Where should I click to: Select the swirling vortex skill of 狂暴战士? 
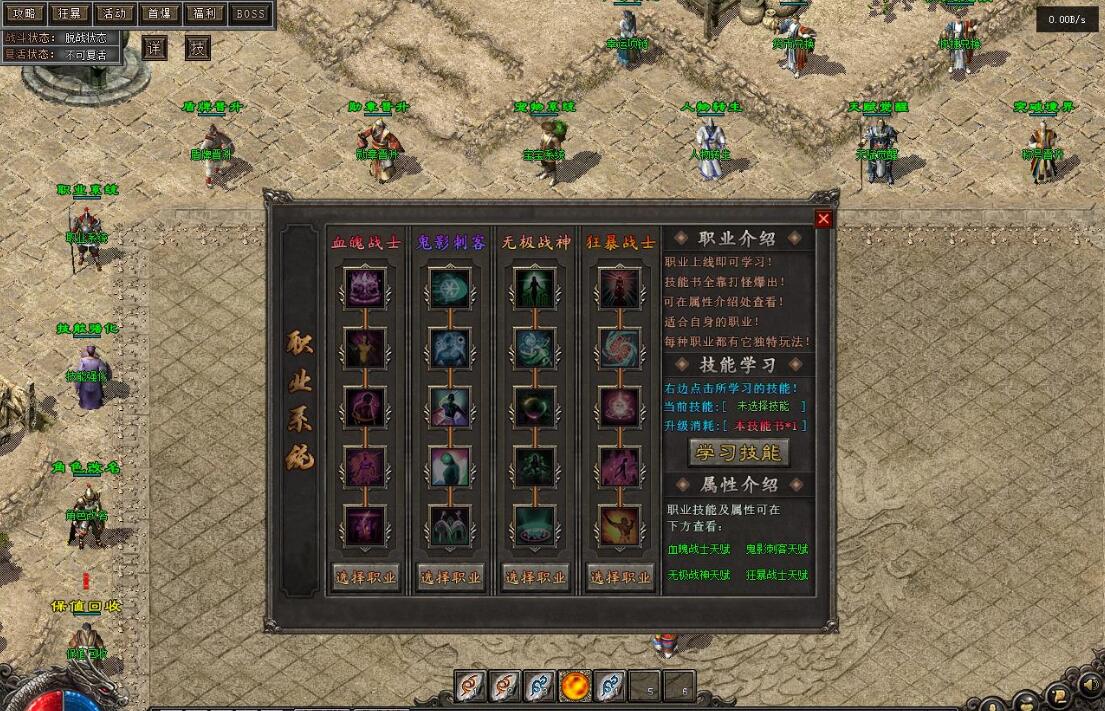620,348
